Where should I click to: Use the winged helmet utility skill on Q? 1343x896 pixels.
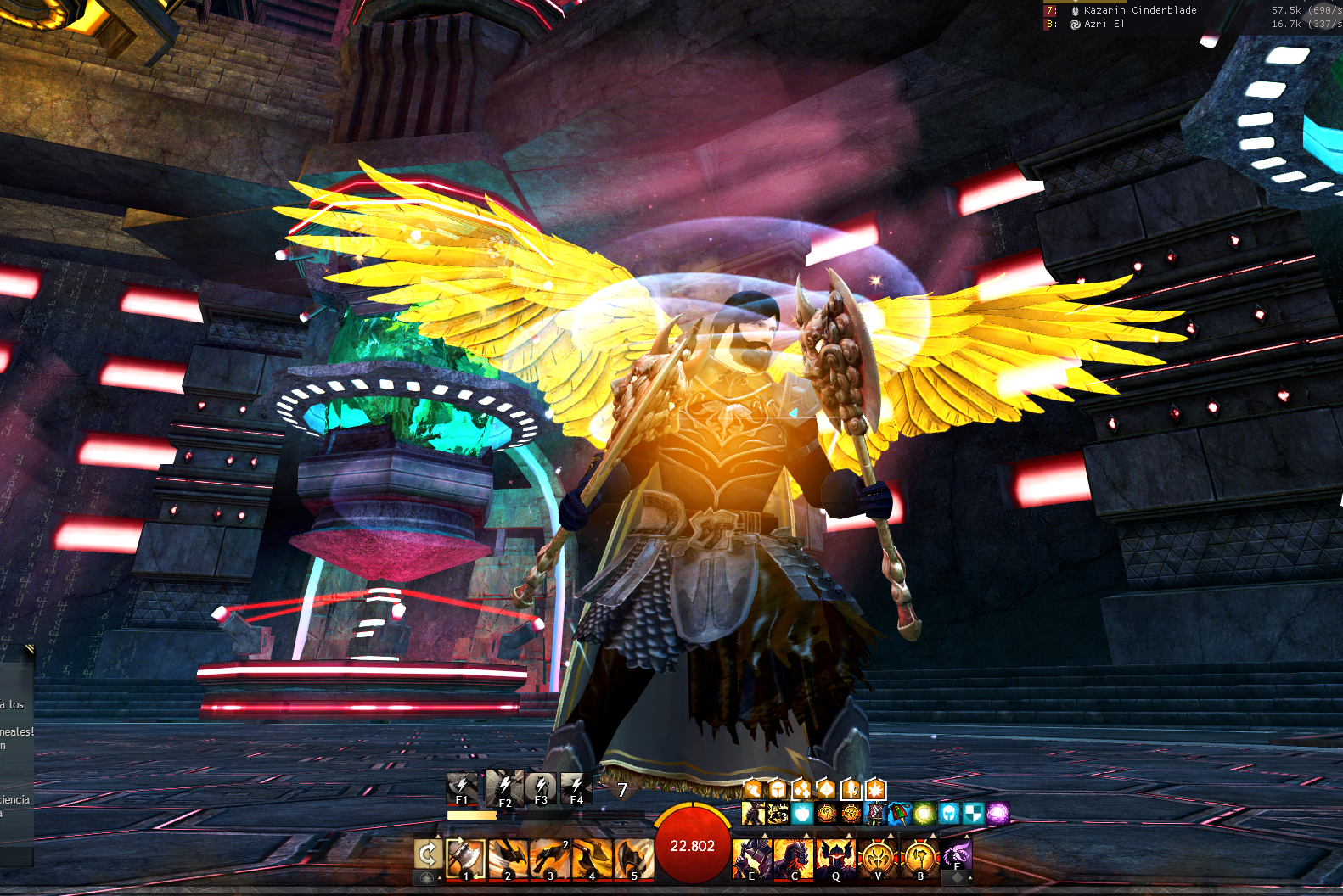pos(835,858)
